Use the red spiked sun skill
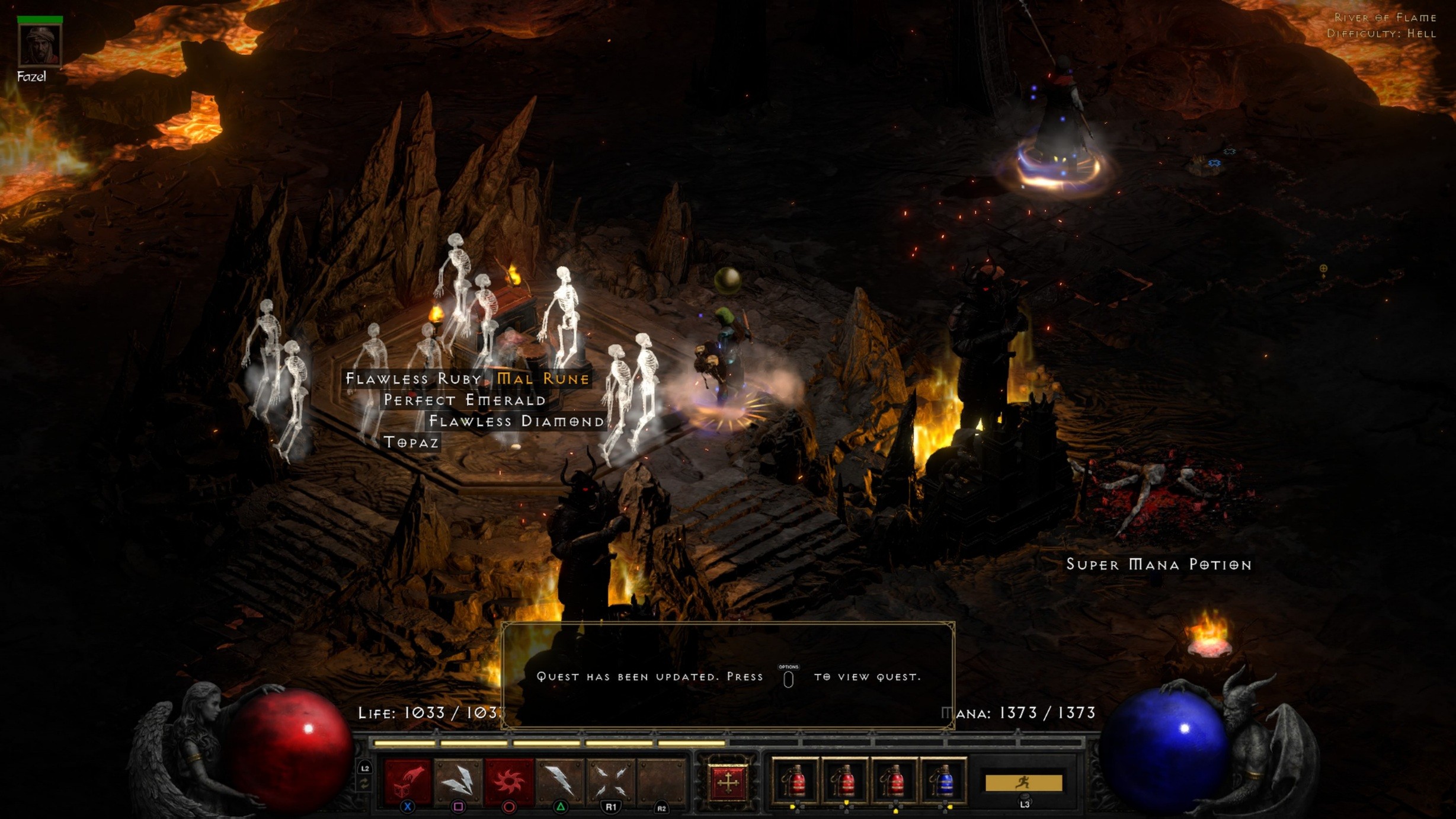The width and height of the screenshot is (1456, 819). pos(509,780)
